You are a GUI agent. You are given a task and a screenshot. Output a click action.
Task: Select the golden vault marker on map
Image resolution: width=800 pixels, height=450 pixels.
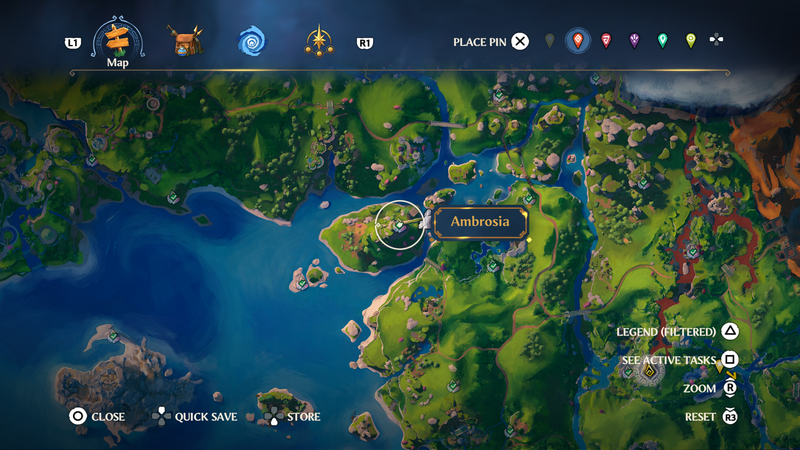tap(651, 373)
